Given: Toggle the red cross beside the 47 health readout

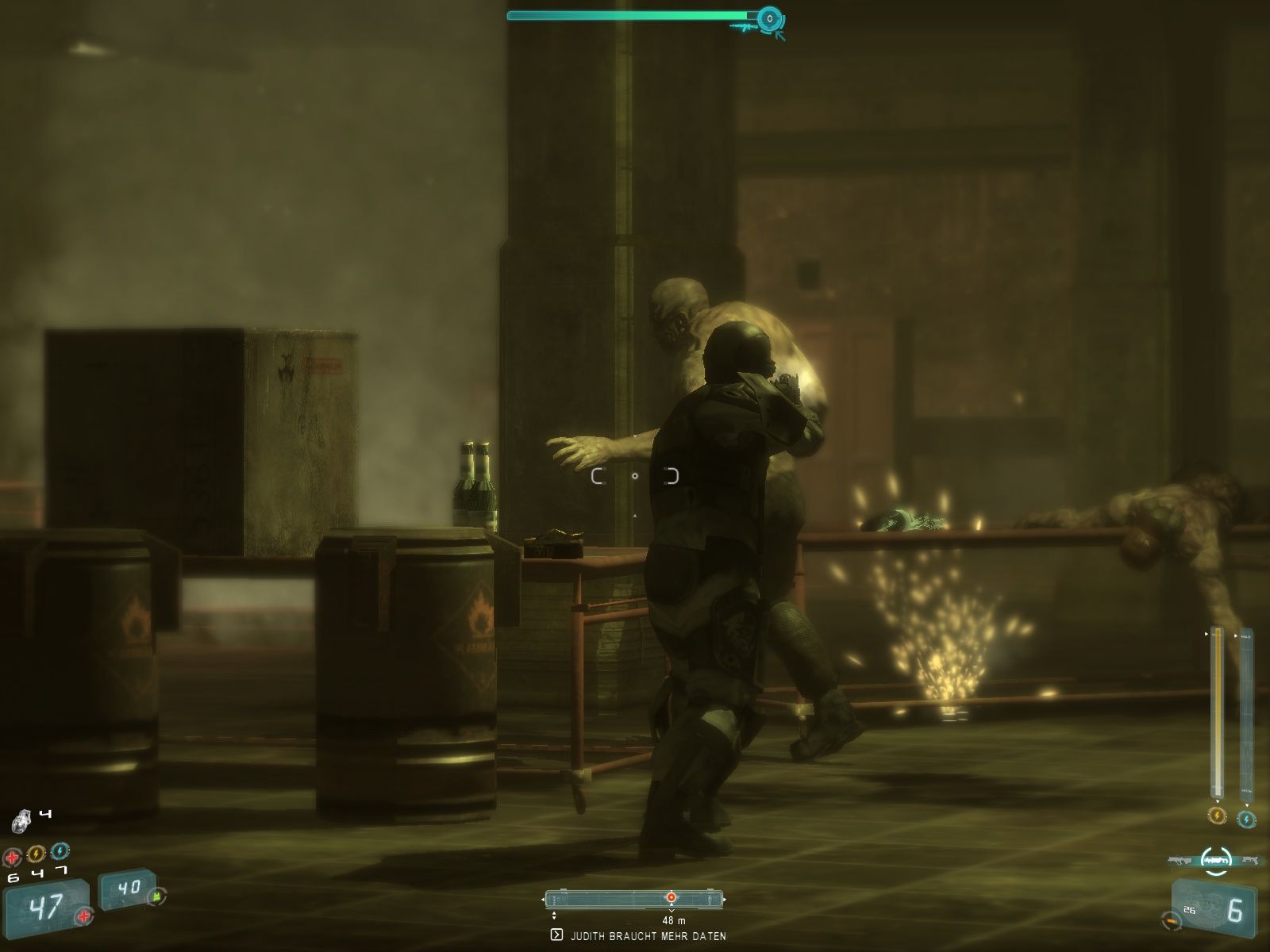Looking at the screenshot, I should tap(83, 916).
